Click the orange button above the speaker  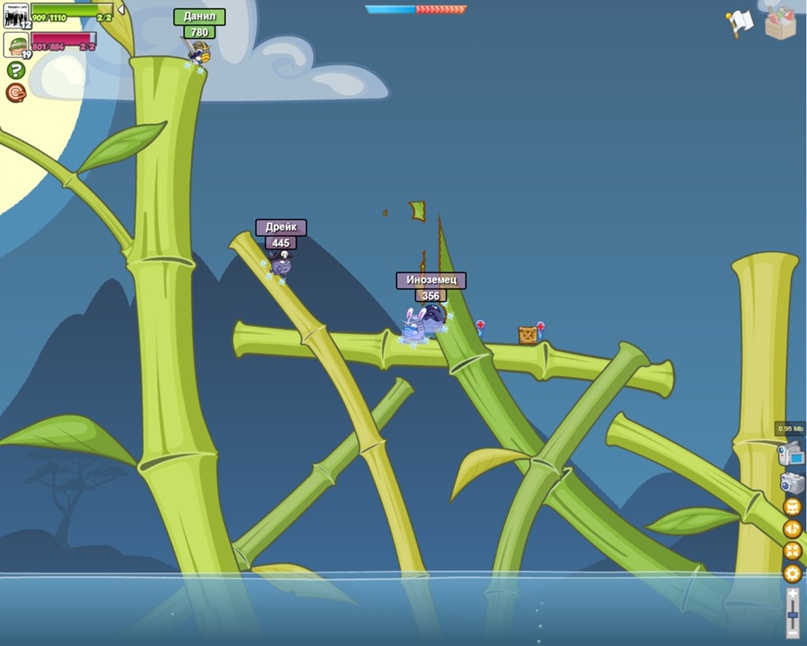(x=792, y=507)
